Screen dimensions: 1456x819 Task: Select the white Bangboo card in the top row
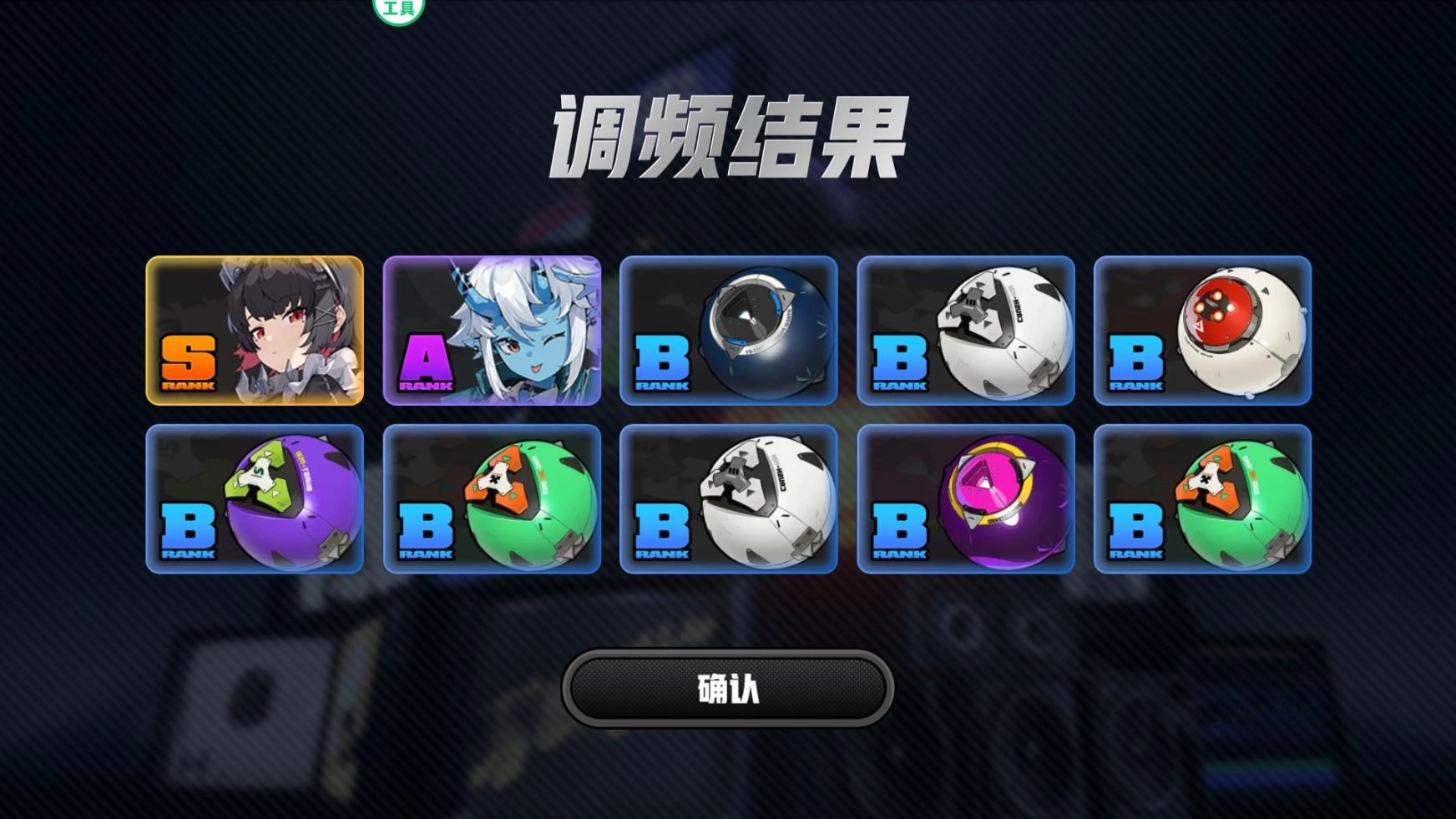pyautogui.click(x=967, y=330)
